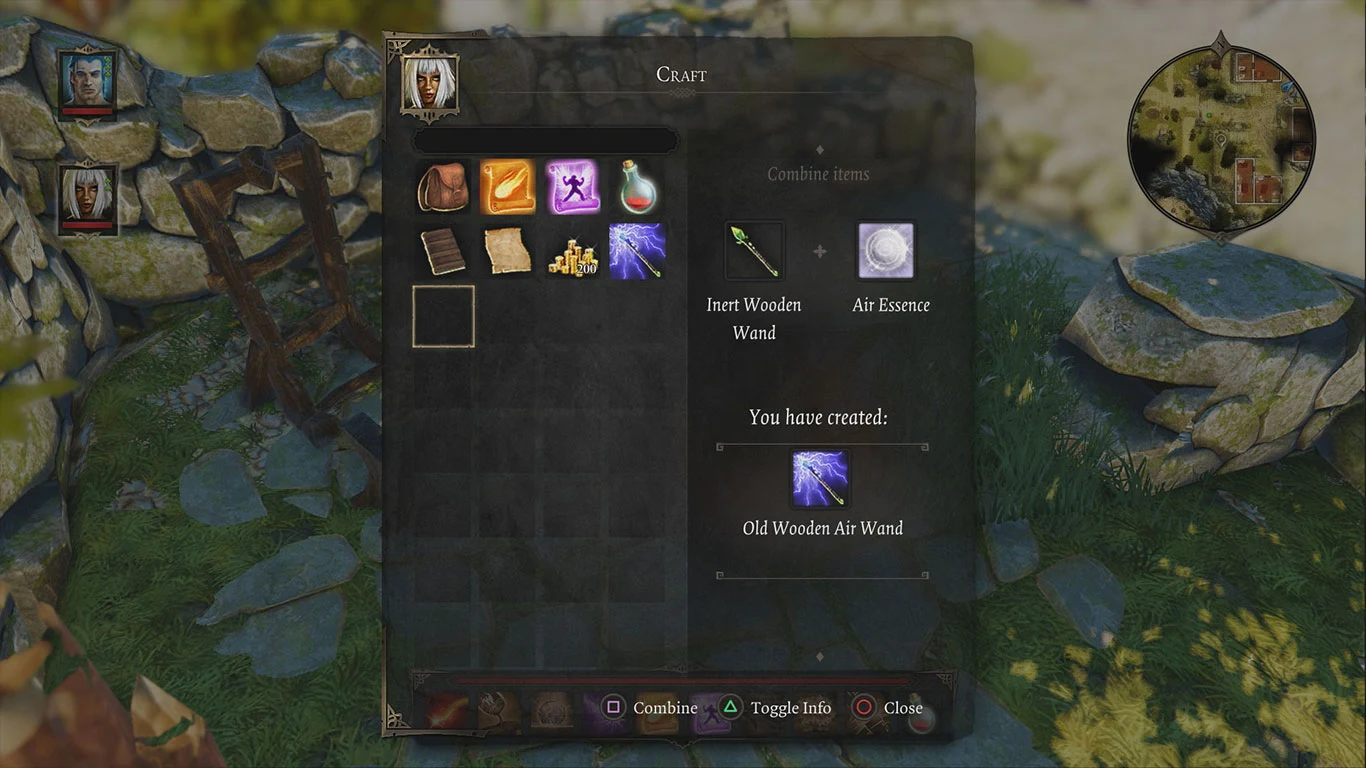The width and height of the screenshot is (1366, 768).
Task: Click the empty inventory slot below the book
Action: pos(443,316)
